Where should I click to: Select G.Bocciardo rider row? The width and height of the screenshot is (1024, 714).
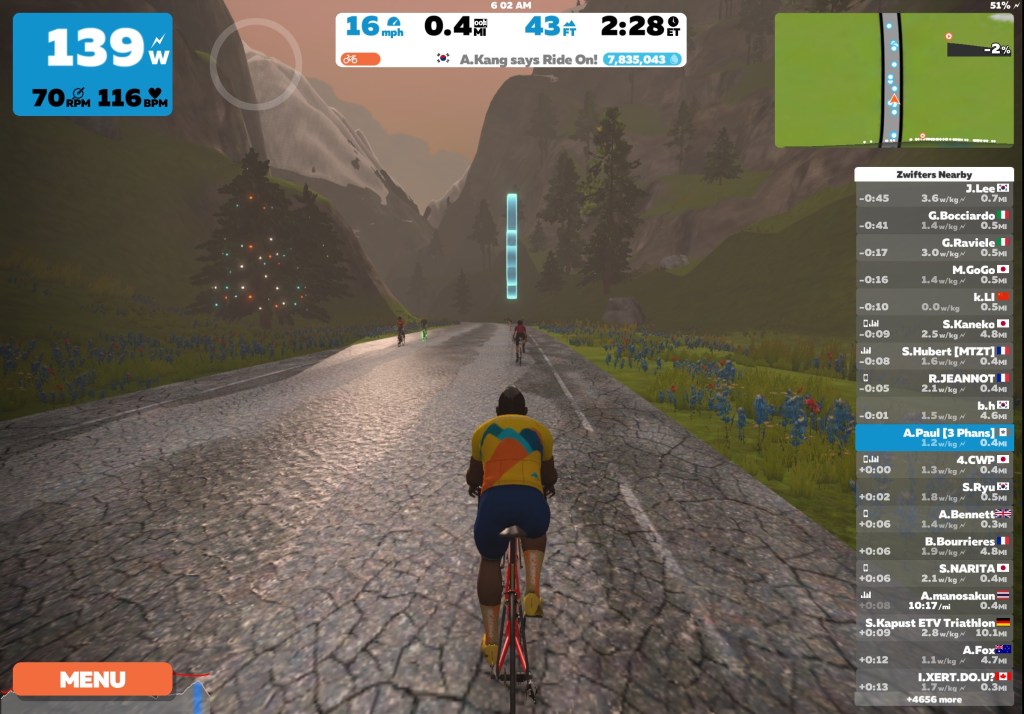point(934,220)
